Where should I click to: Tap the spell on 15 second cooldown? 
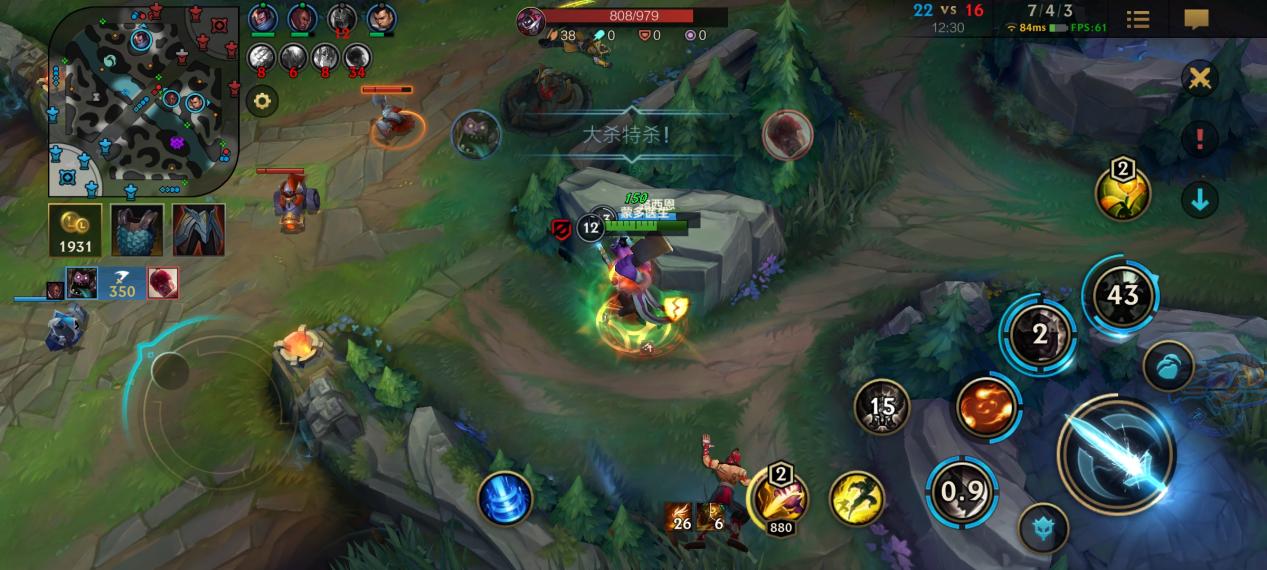(x=882, y=407)
